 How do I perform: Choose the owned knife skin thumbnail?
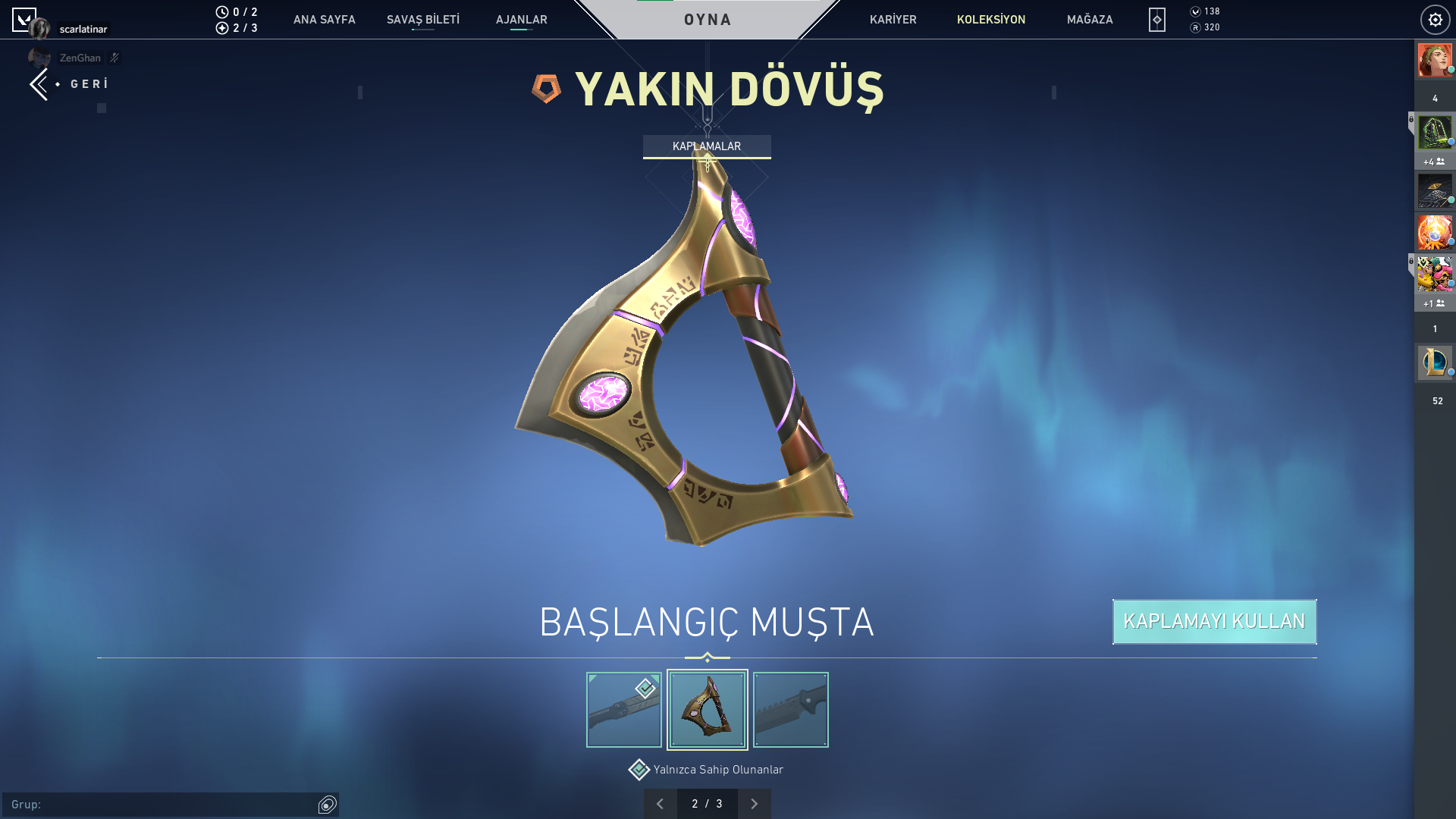click(624, 710)
